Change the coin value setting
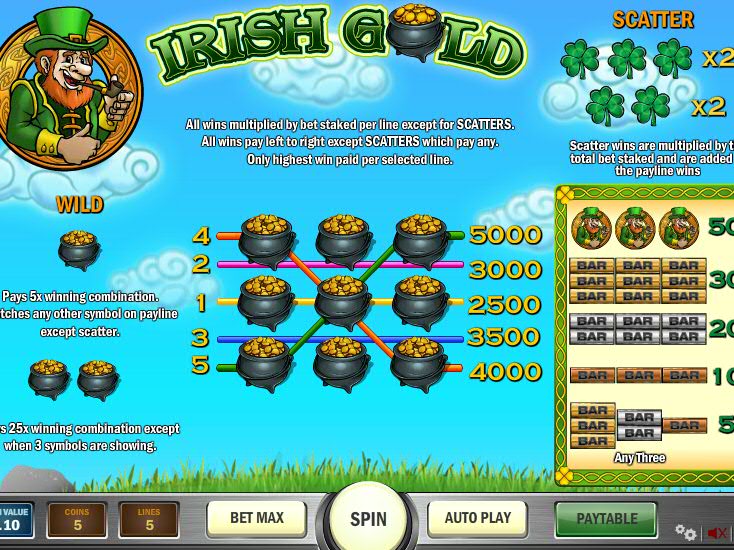 coord(13,520)
